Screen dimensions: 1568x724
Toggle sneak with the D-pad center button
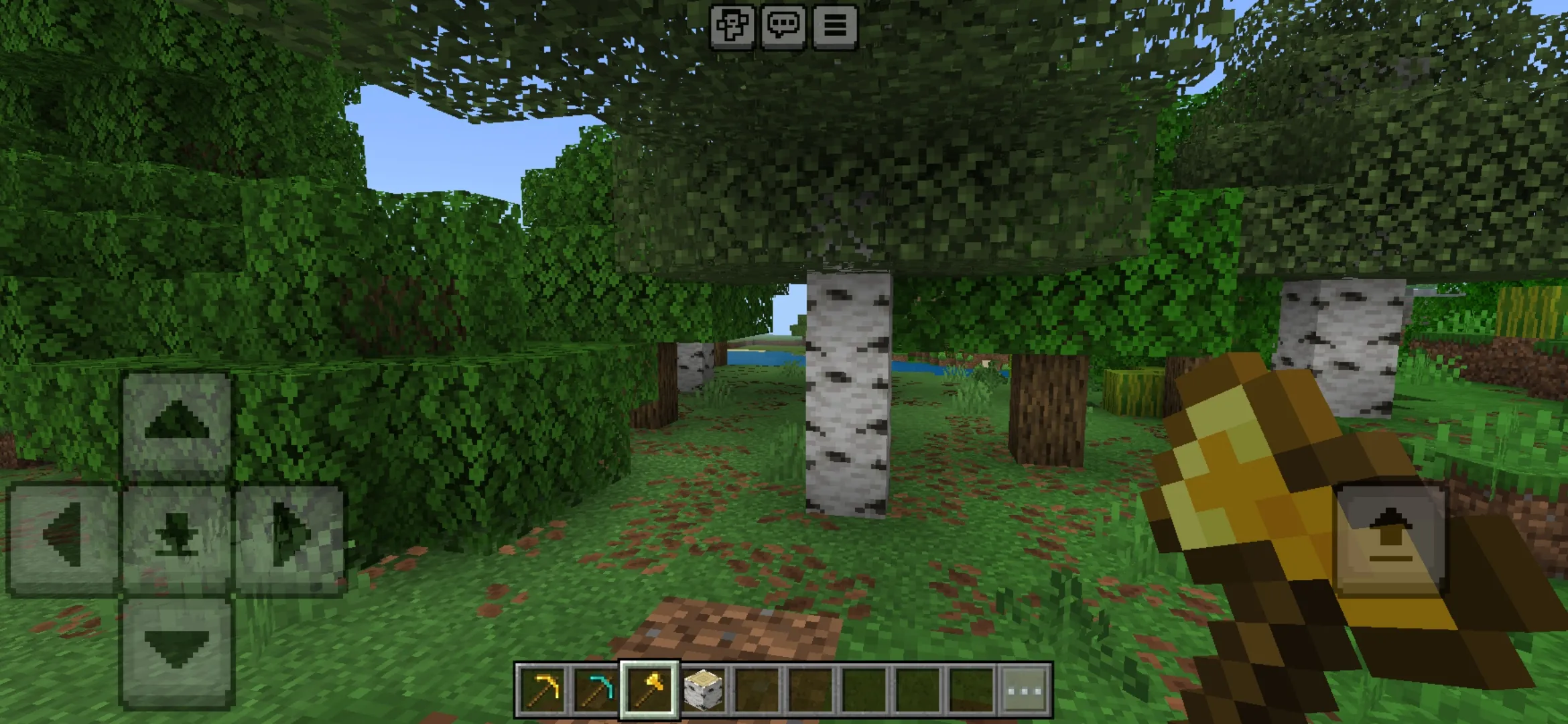(x=177, y=538)
